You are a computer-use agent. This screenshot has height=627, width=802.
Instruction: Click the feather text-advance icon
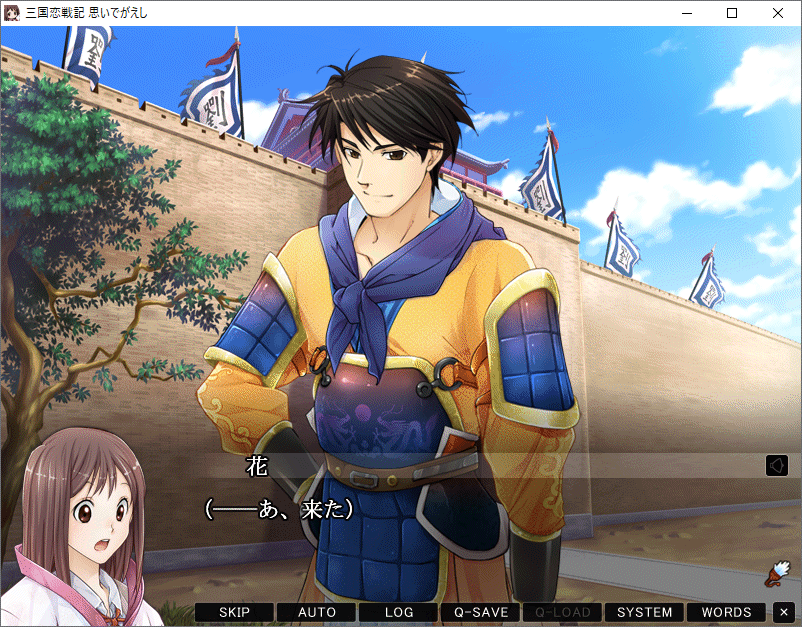click(776, 571)
